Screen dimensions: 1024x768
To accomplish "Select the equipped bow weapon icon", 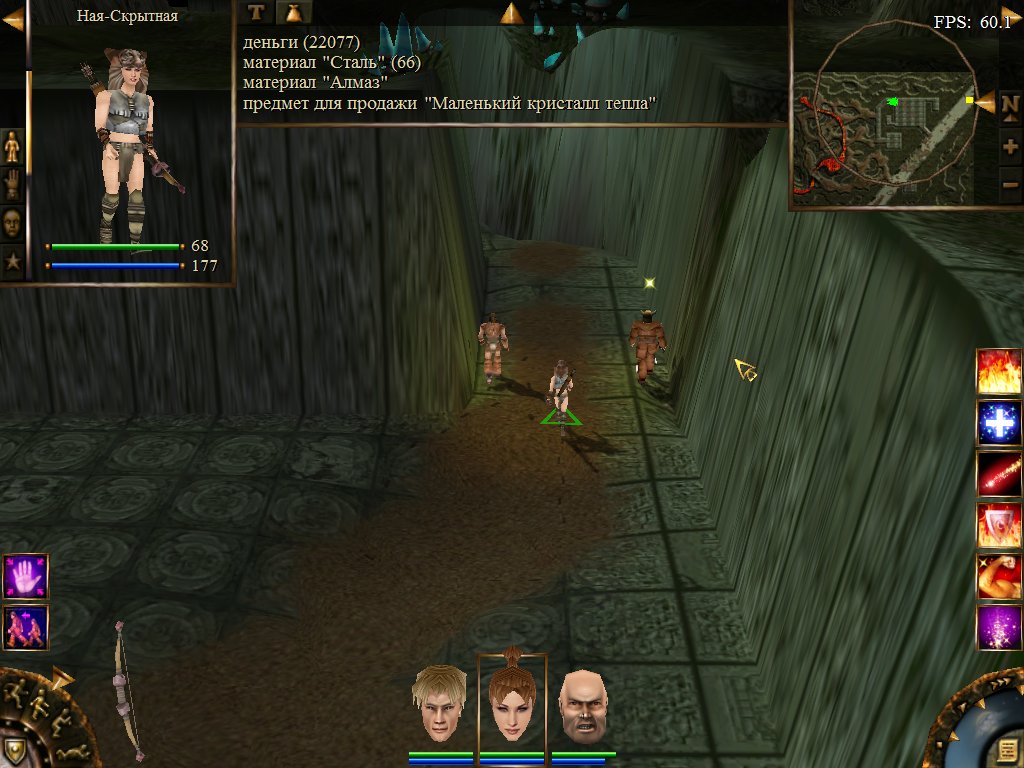I will [x=125, y=690].
